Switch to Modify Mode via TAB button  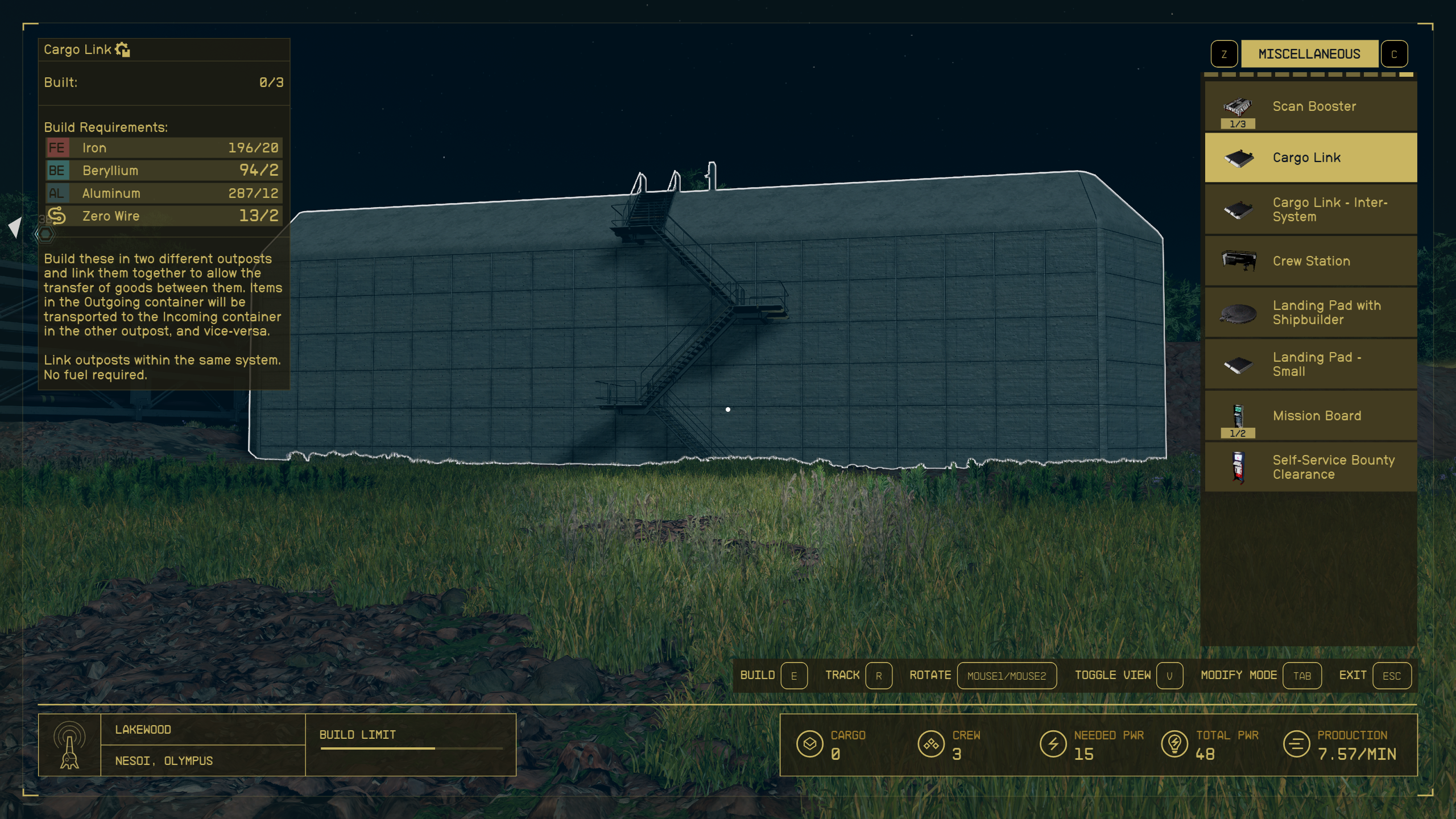[x=1302, y=676]
